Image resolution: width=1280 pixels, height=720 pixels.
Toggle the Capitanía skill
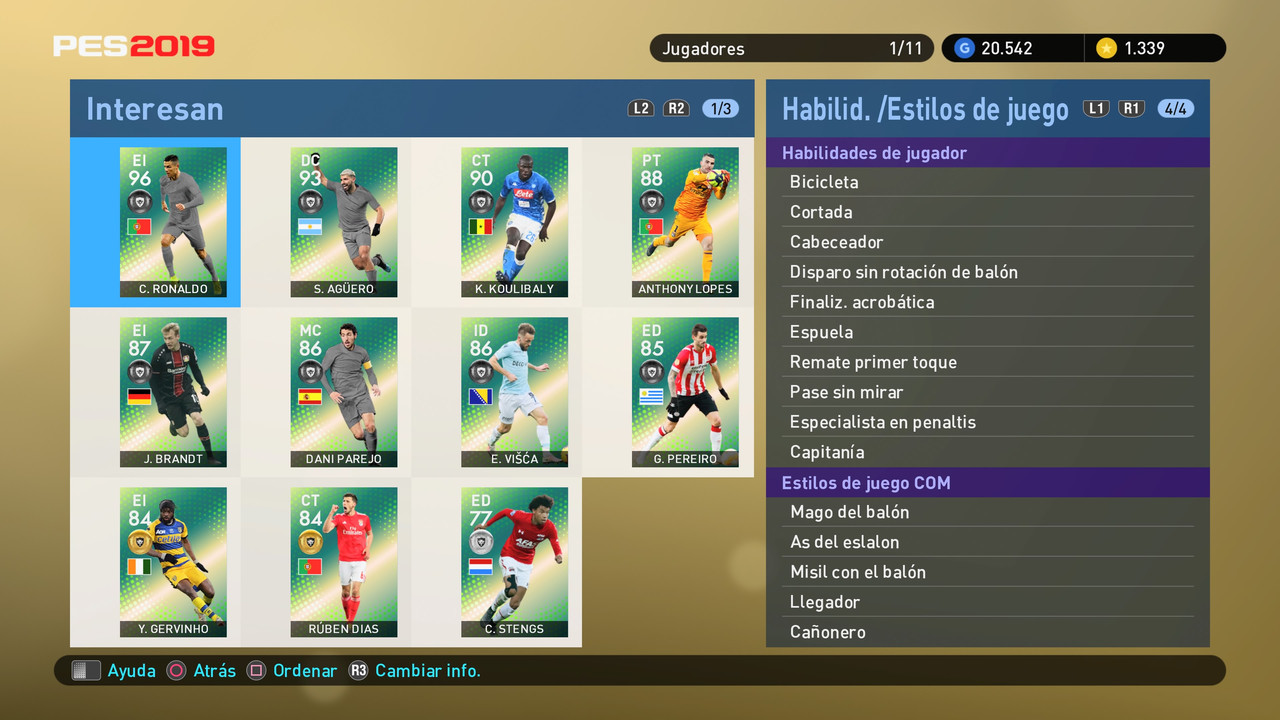[987, 452]
